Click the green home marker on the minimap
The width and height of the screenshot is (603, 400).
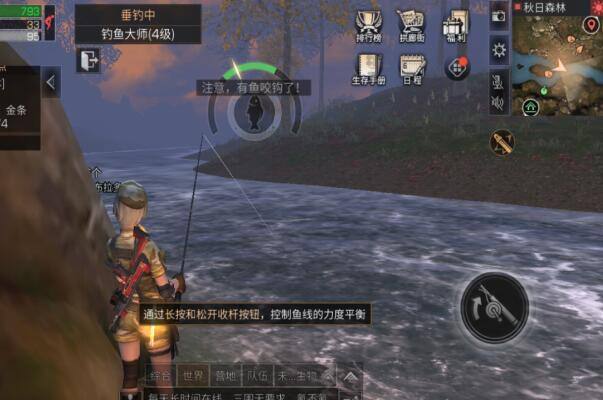tap(529, 105)
